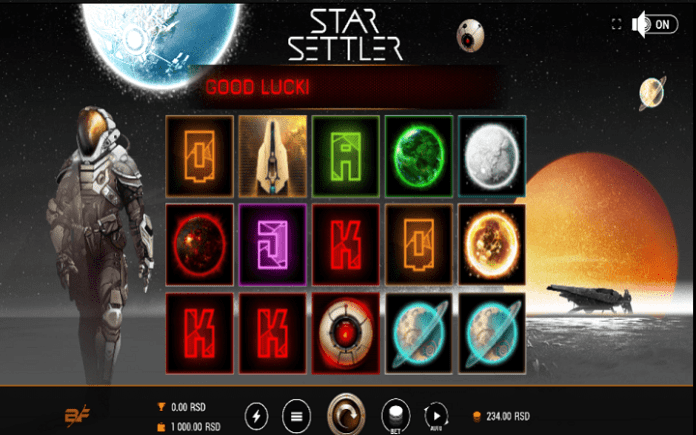Activate the lightning bolt turbo mode

tap(257, 414)
